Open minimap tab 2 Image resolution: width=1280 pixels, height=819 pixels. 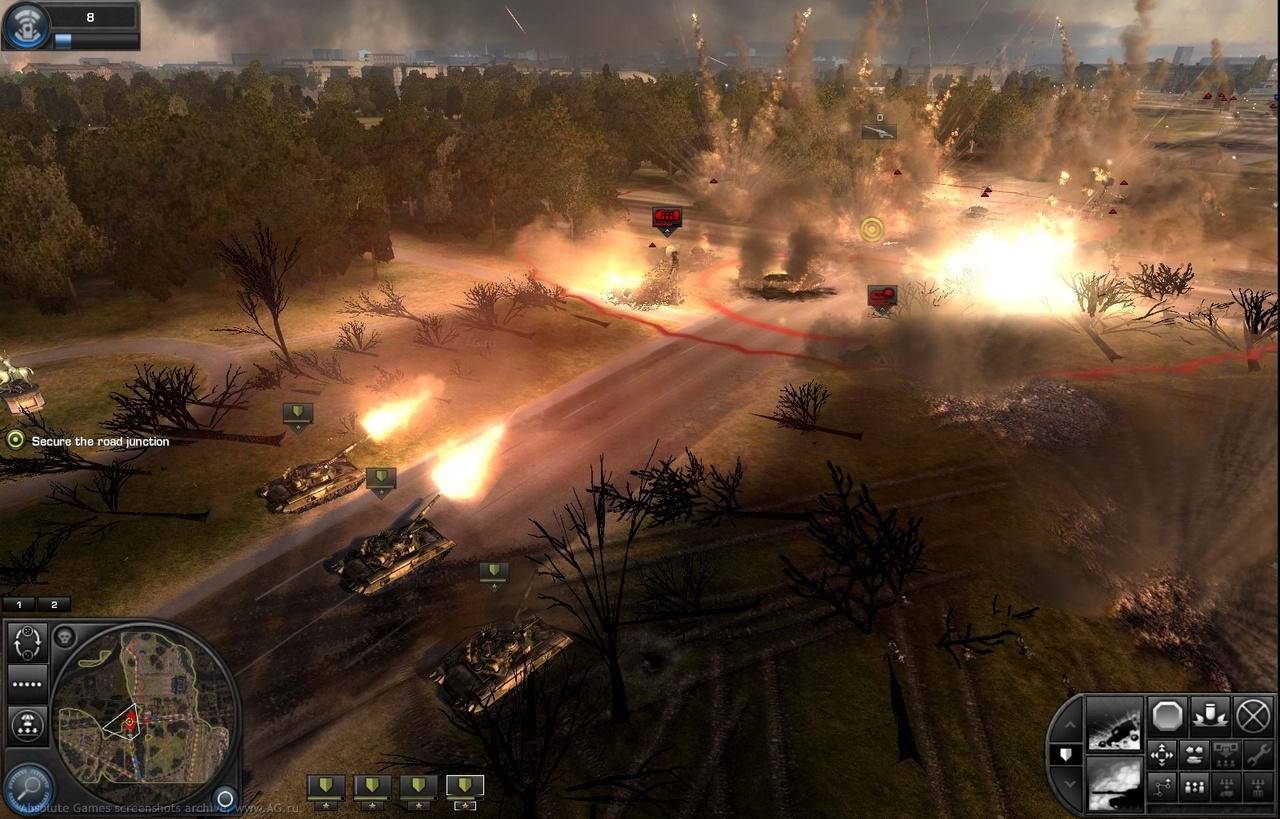pos(54,603)
